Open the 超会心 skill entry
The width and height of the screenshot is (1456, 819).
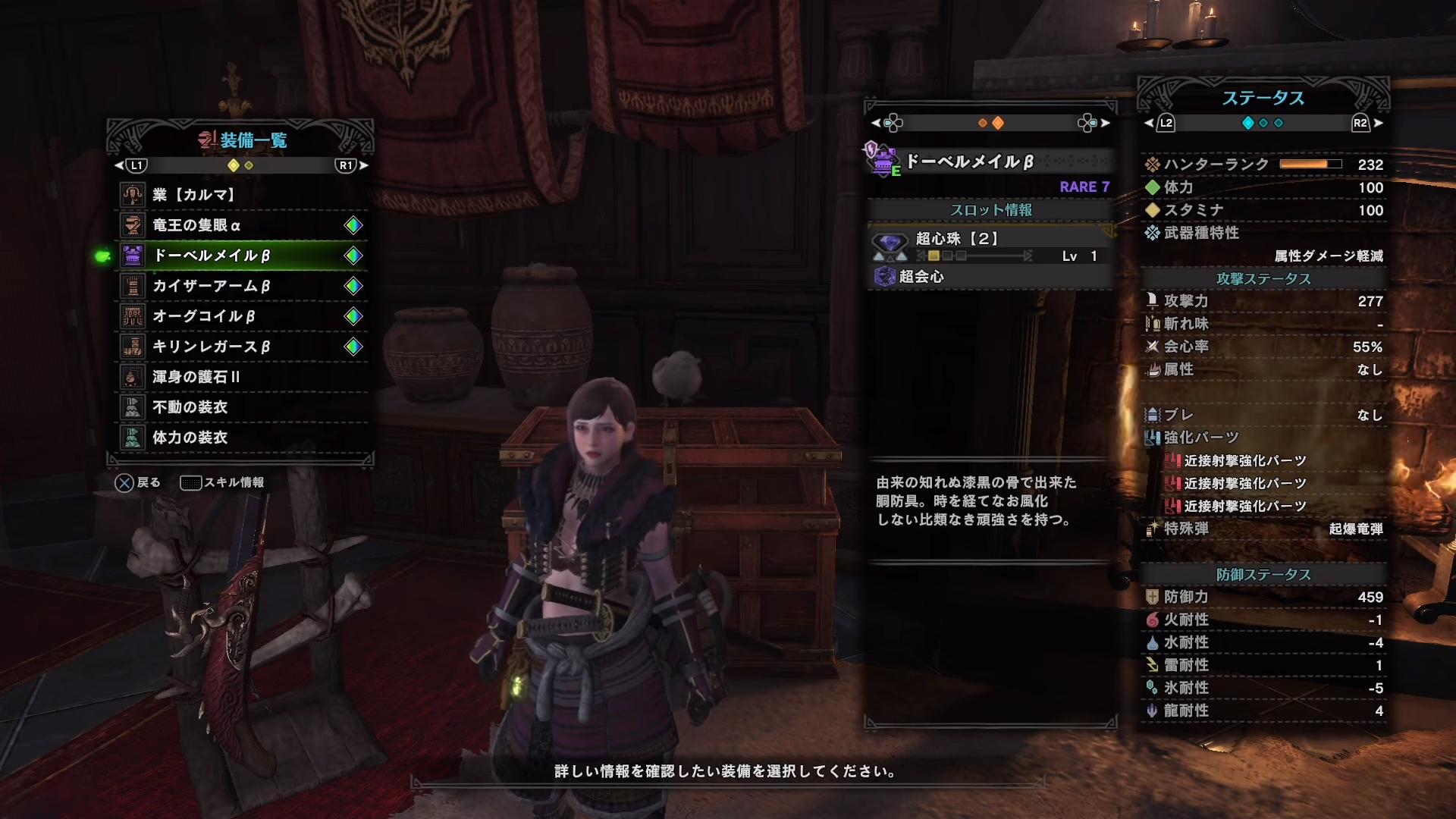(x=990, y=277)
